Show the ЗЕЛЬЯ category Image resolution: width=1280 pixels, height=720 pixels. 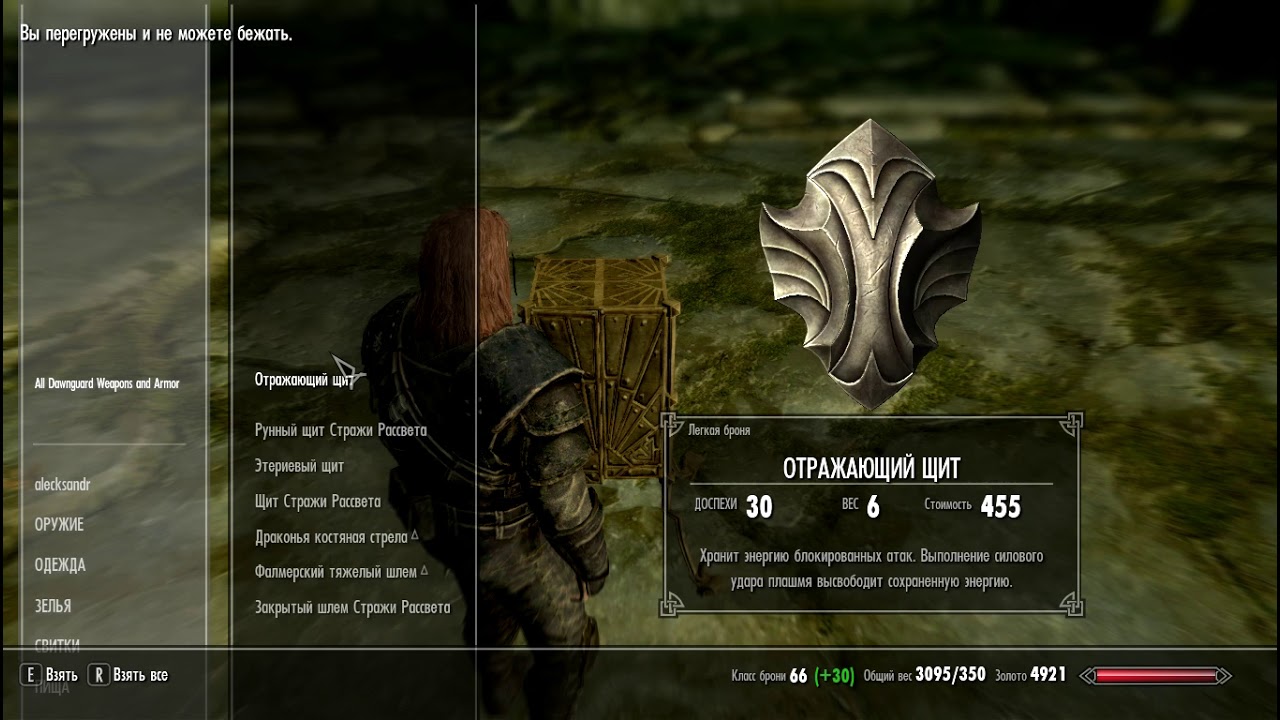(x=52, y=606)
